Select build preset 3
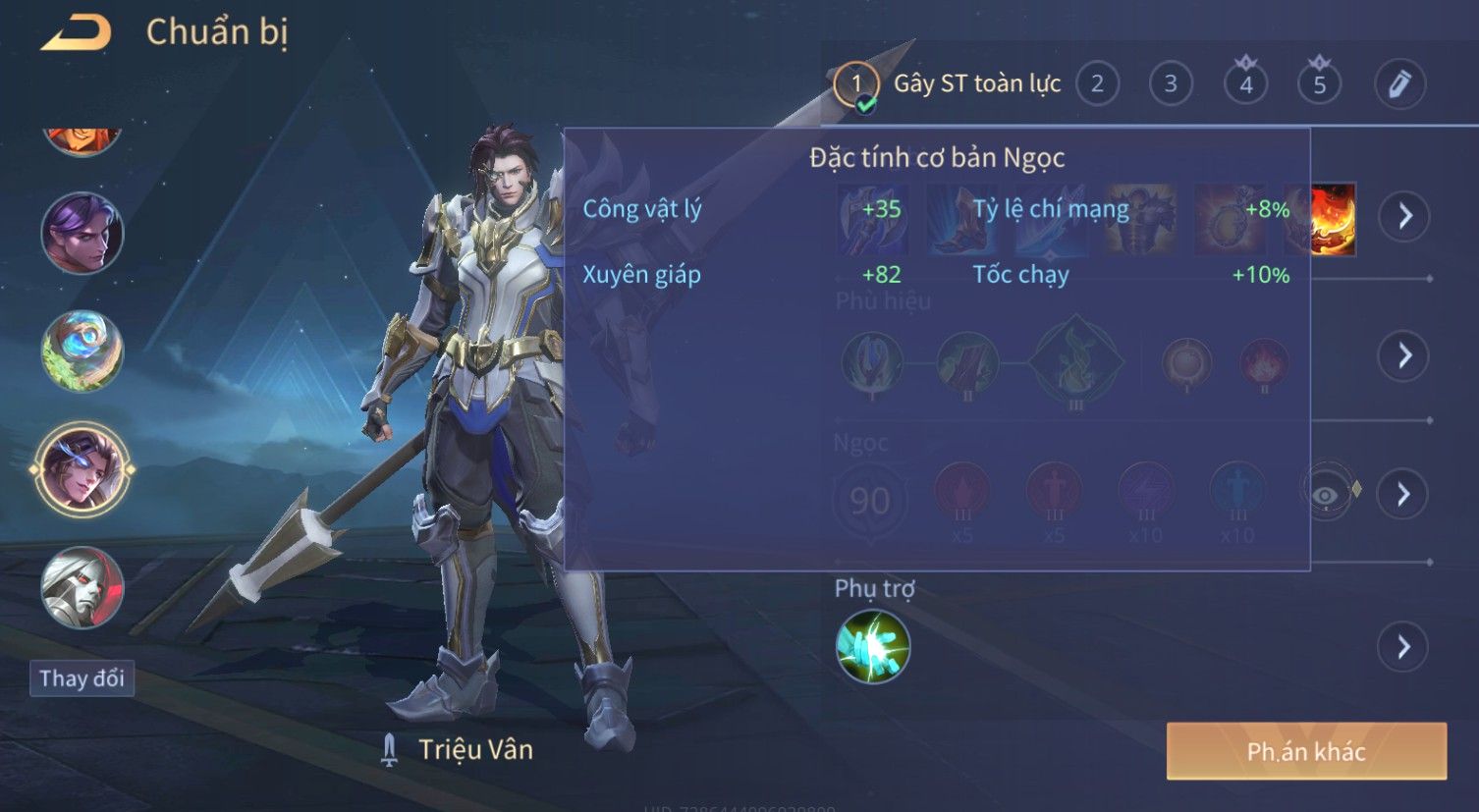This screenshot has height=812, width=1479. (x=1171, y=84)
